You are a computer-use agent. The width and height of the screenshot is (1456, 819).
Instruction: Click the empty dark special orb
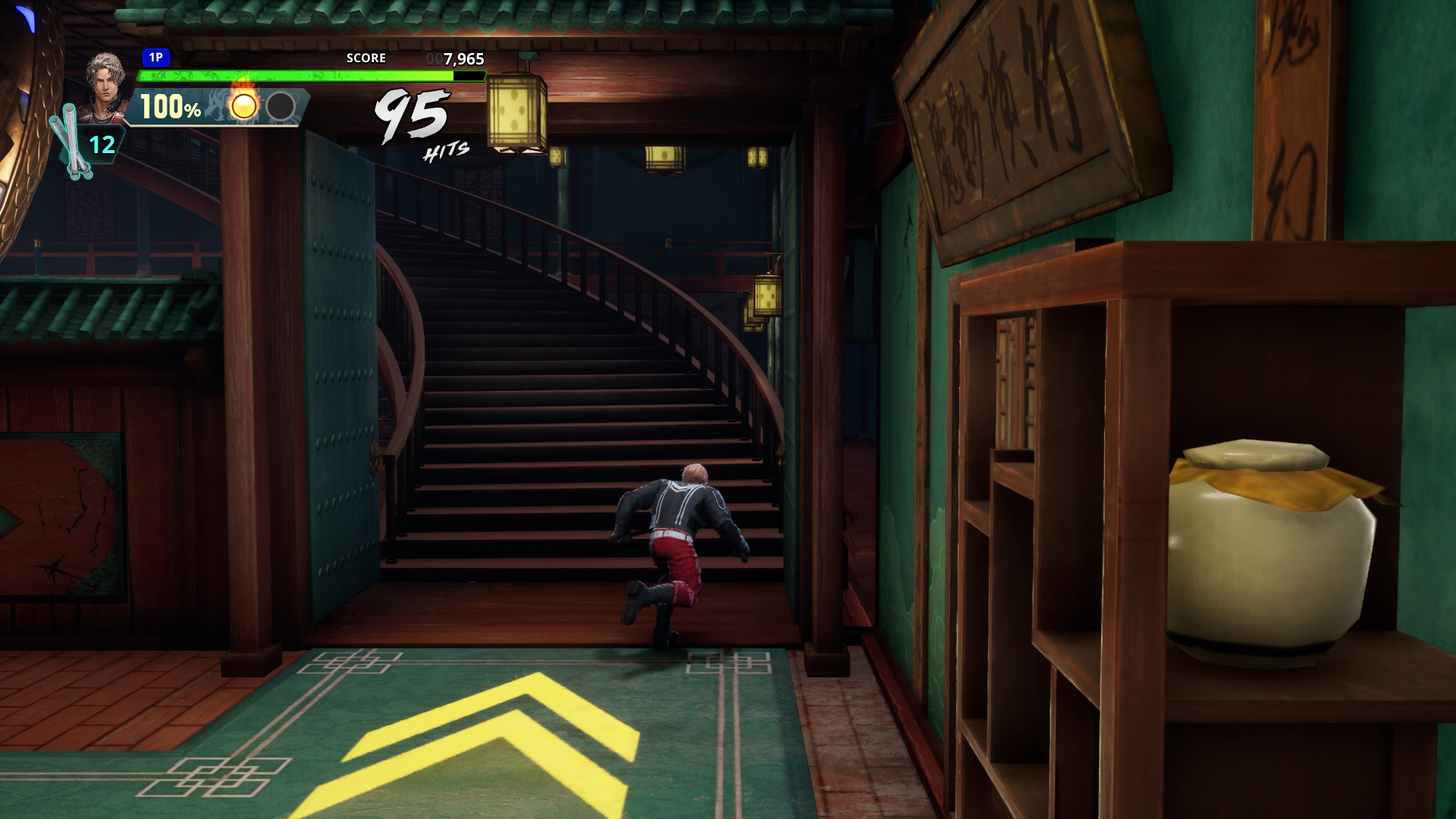[281, 106]
